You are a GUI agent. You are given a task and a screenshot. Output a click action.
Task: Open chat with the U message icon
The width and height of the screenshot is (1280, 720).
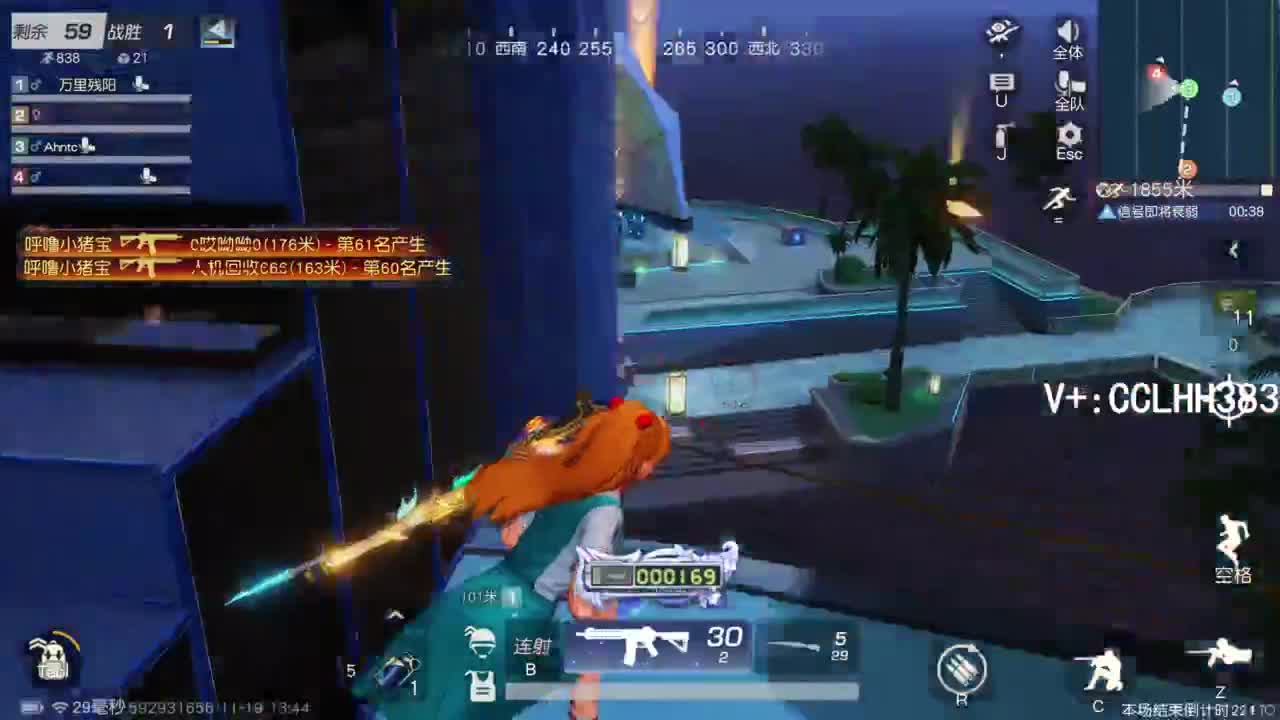click(x=1001, y=85)
